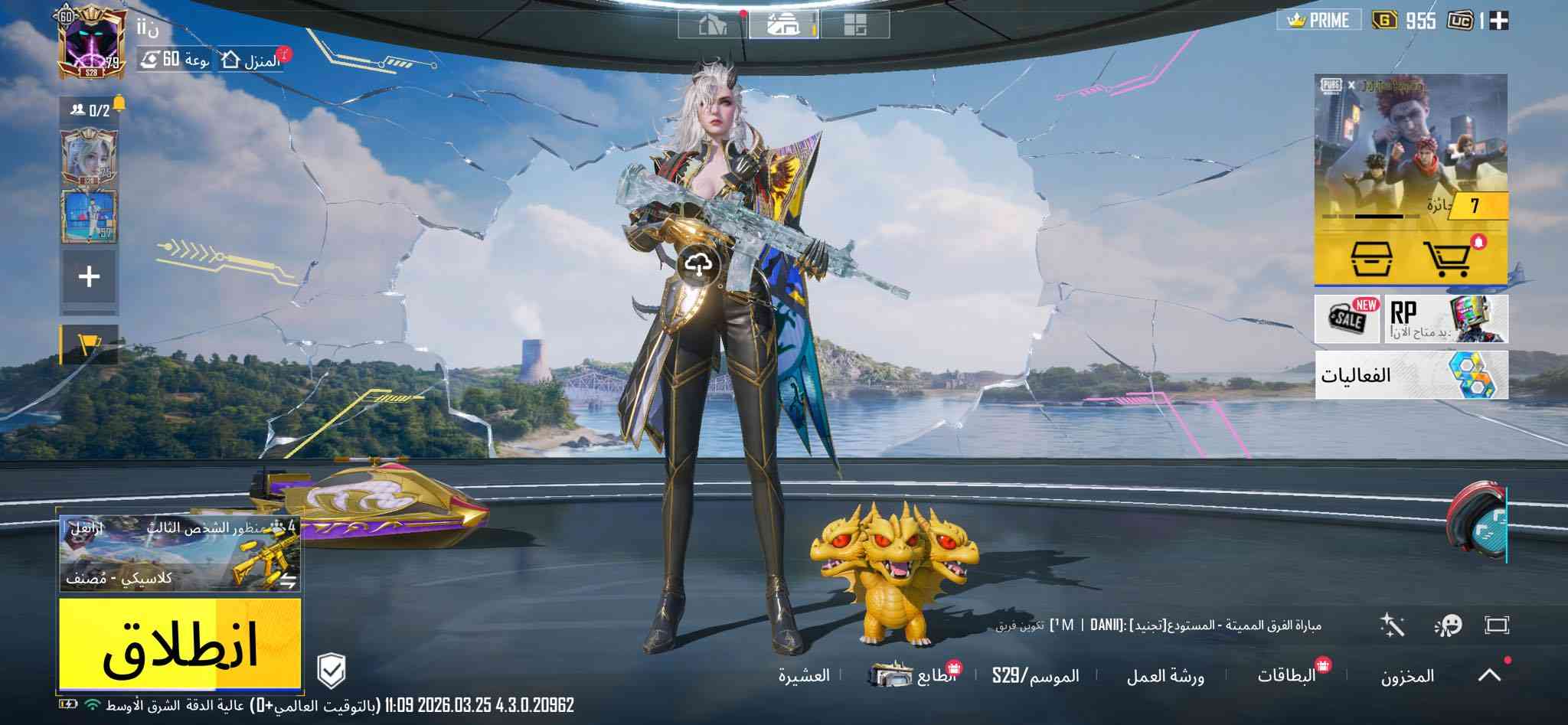Click the plus button to add UC
The image size is (1568, 725).
[x=1499, y=21]
